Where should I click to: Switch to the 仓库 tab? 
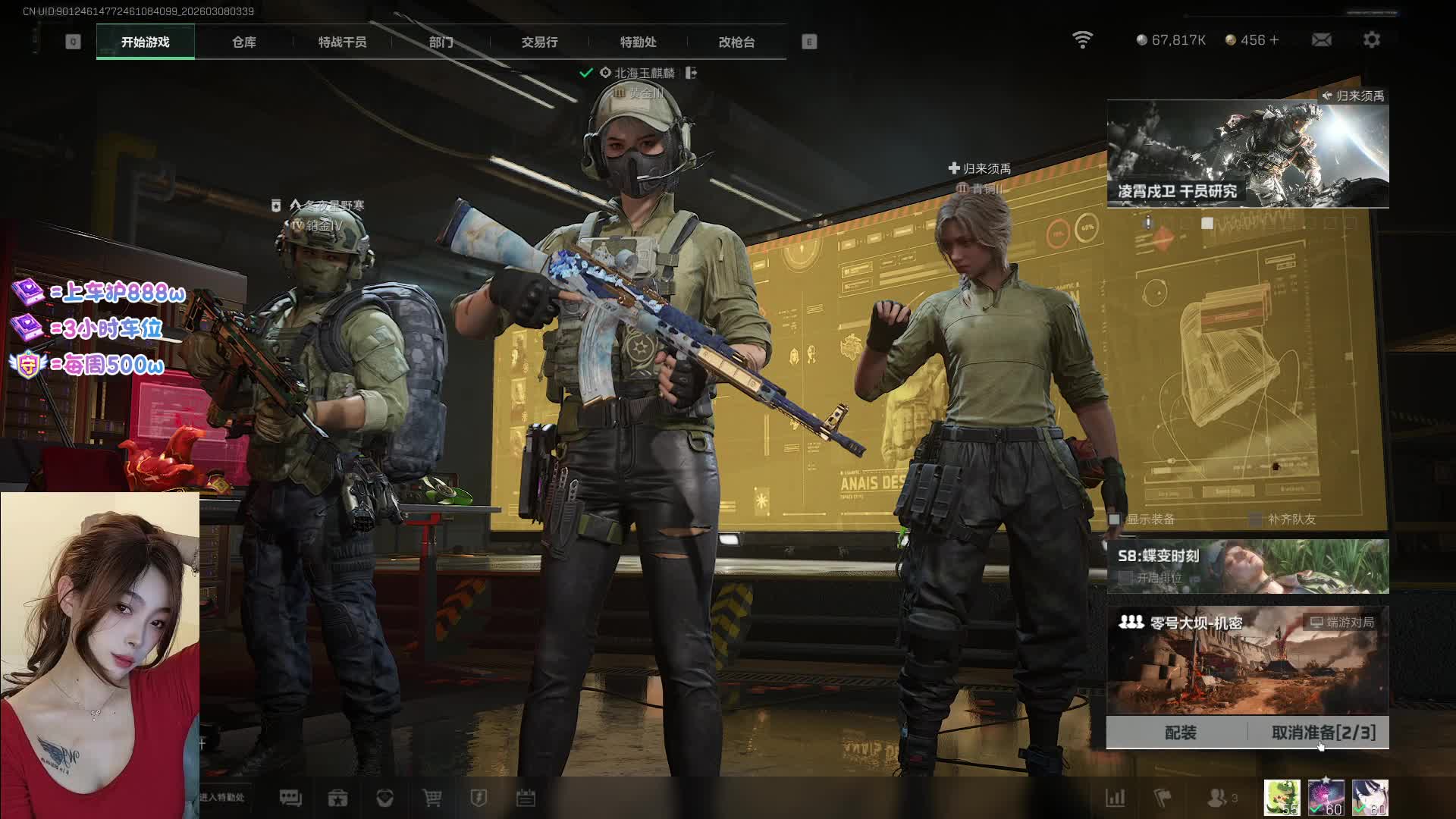click(x=243, y=42)
